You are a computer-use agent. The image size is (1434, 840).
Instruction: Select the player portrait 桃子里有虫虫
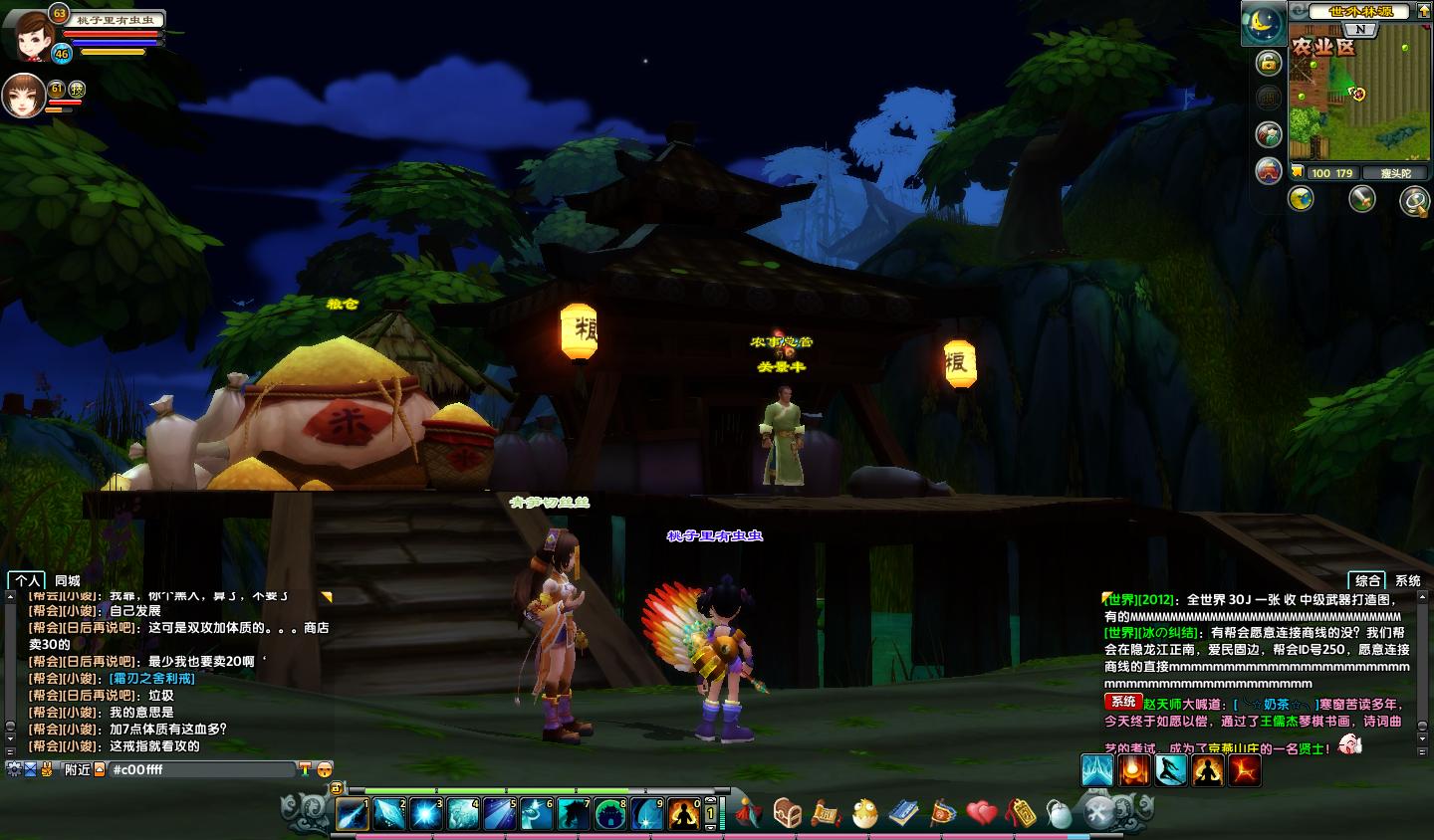tap(32, 33)
